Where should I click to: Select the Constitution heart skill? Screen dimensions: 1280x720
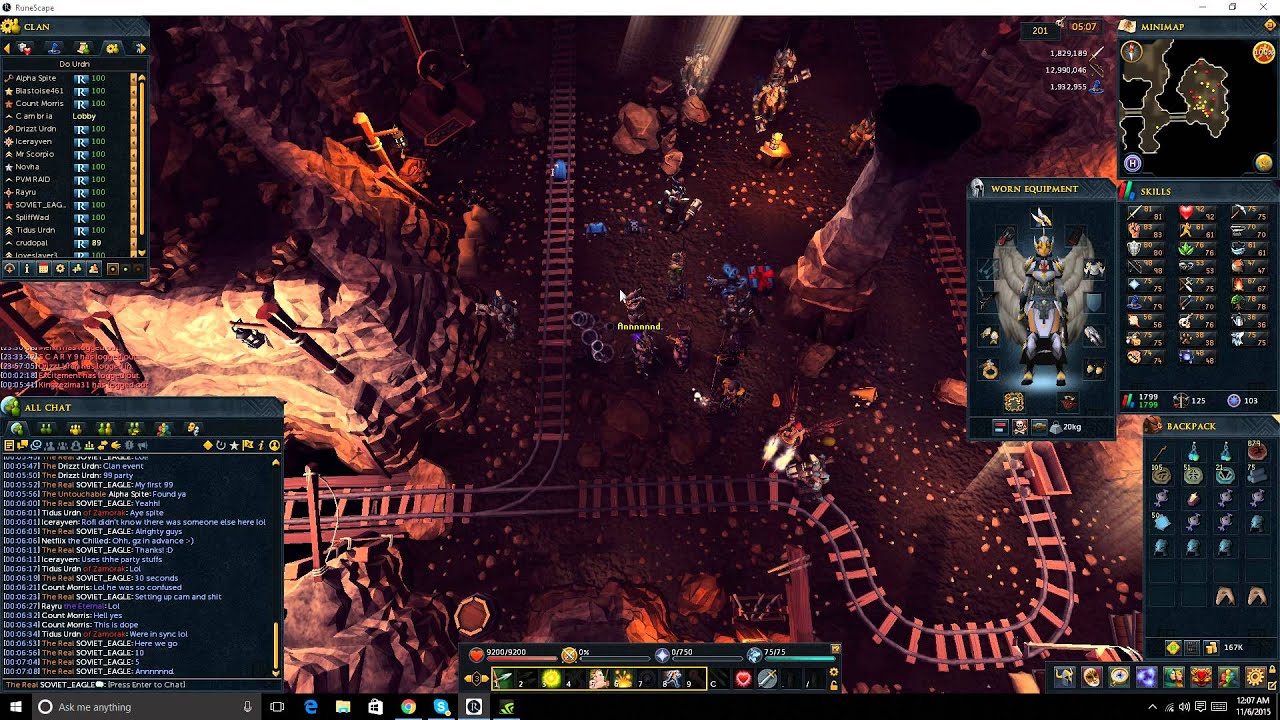click(x=1186, y=213)
